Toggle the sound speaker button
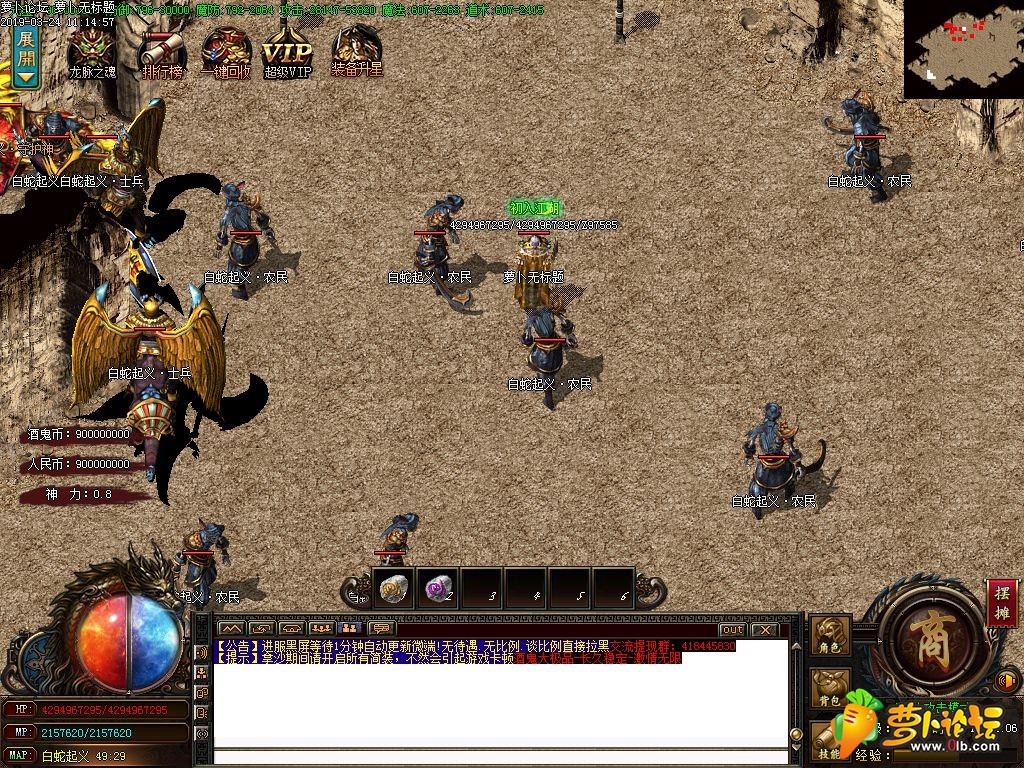The image size is (1024, 768). [1008, 680]
